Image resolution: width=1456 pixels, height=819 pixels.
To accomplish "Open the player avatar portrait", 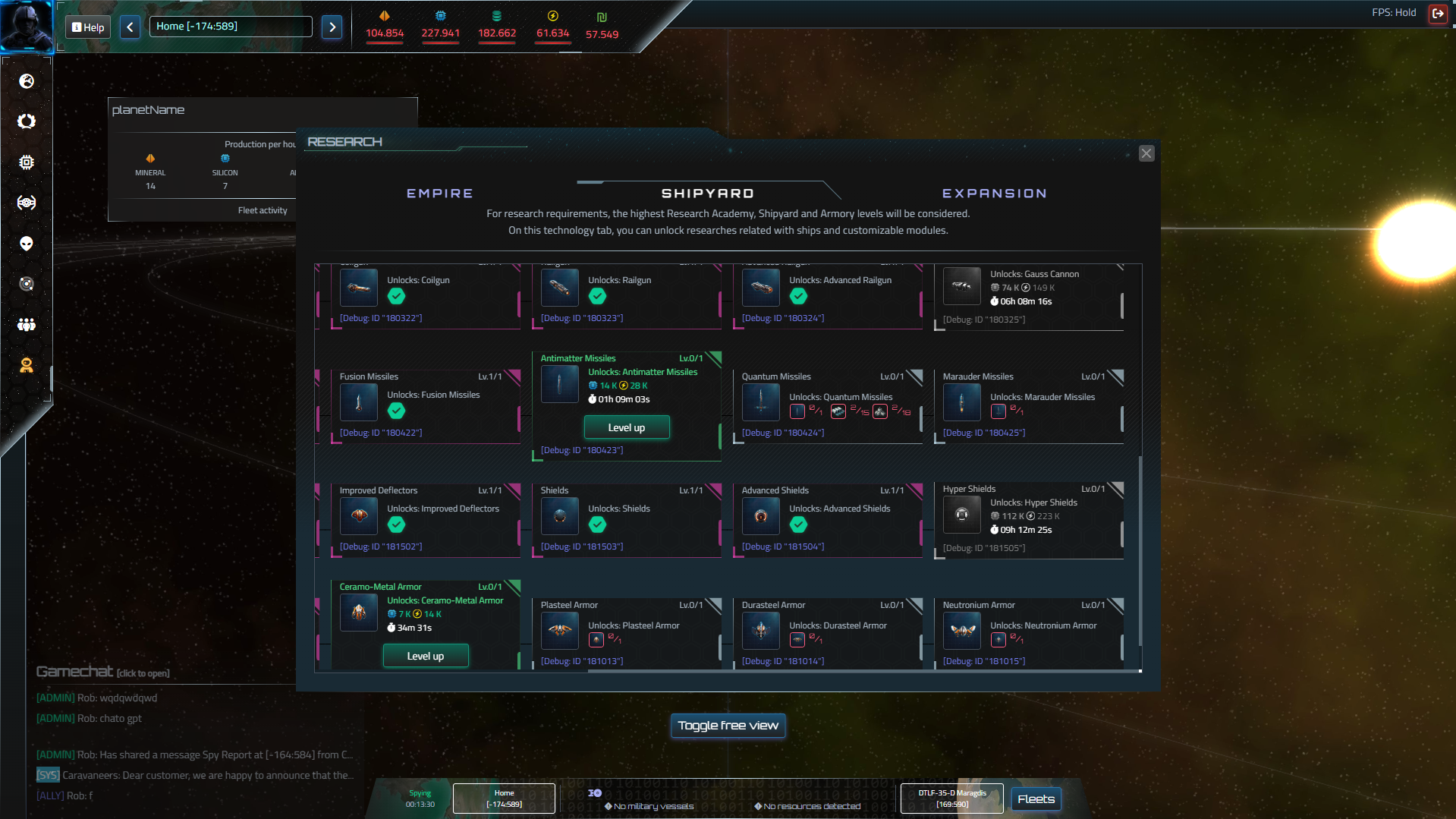I will [x=27, y=26].
